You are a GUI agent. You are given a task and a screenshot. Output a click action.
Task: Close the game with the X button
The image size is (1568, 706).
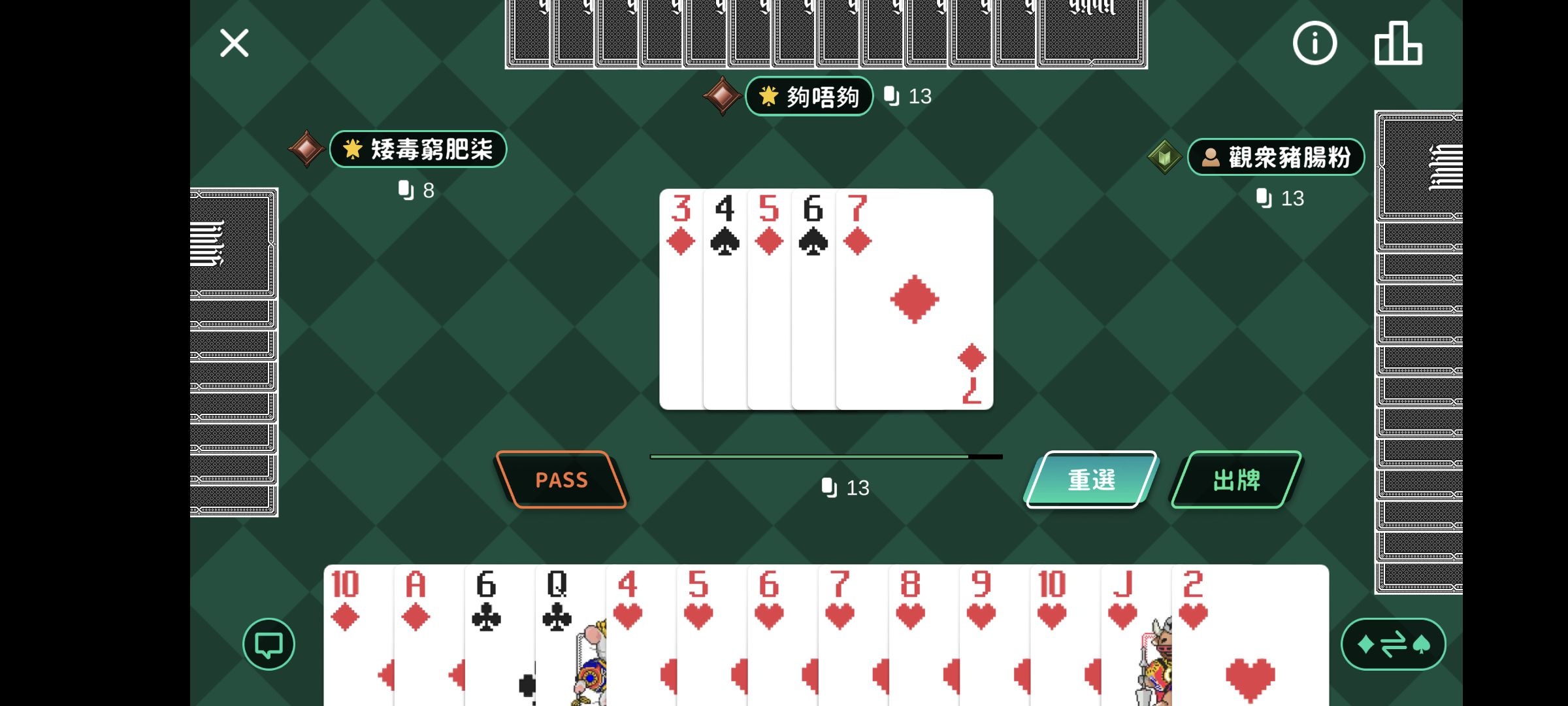tap(234, 42)
